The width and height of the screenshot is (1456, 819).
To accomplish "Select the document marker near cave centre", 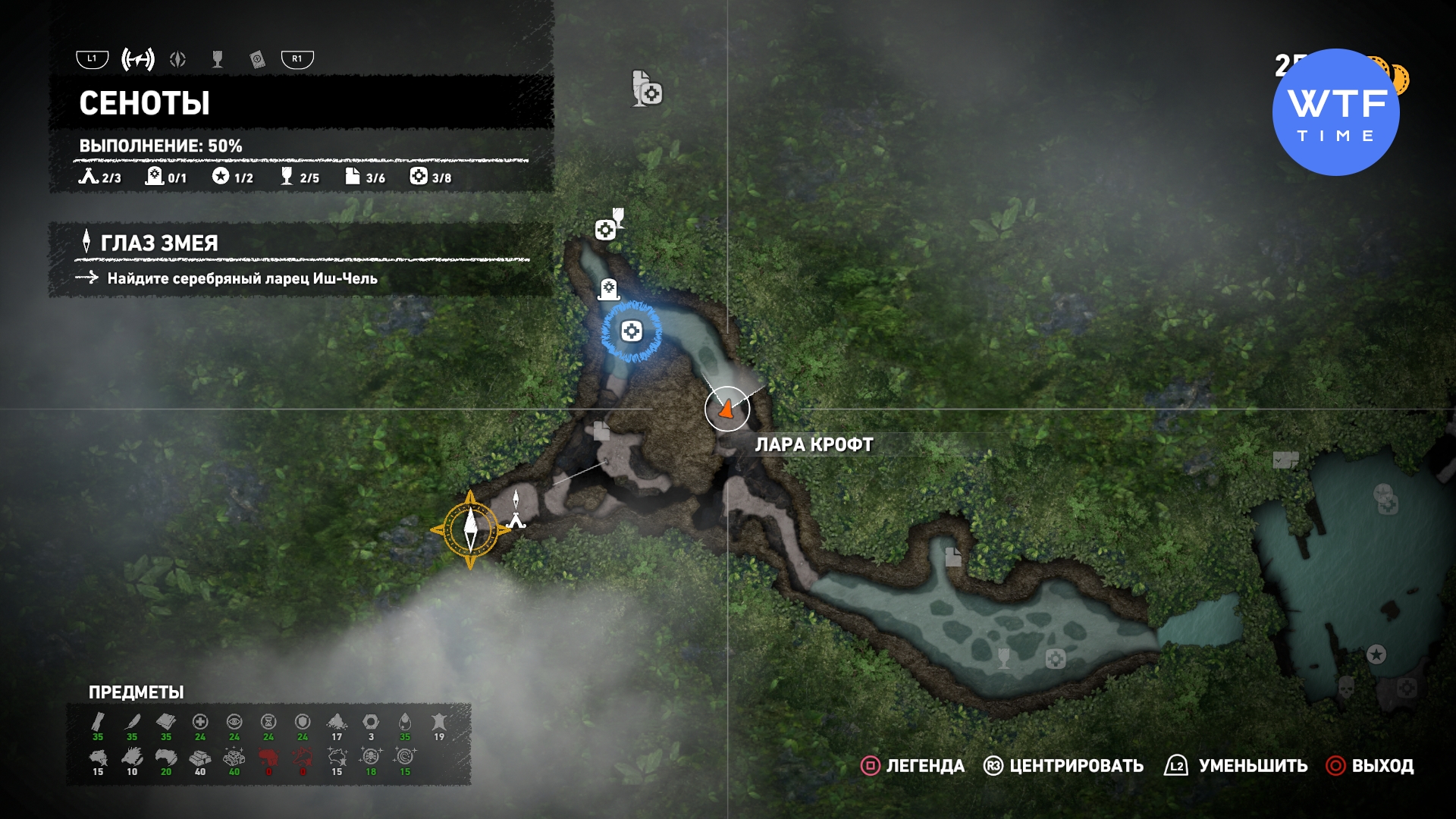I will (601, 431).
